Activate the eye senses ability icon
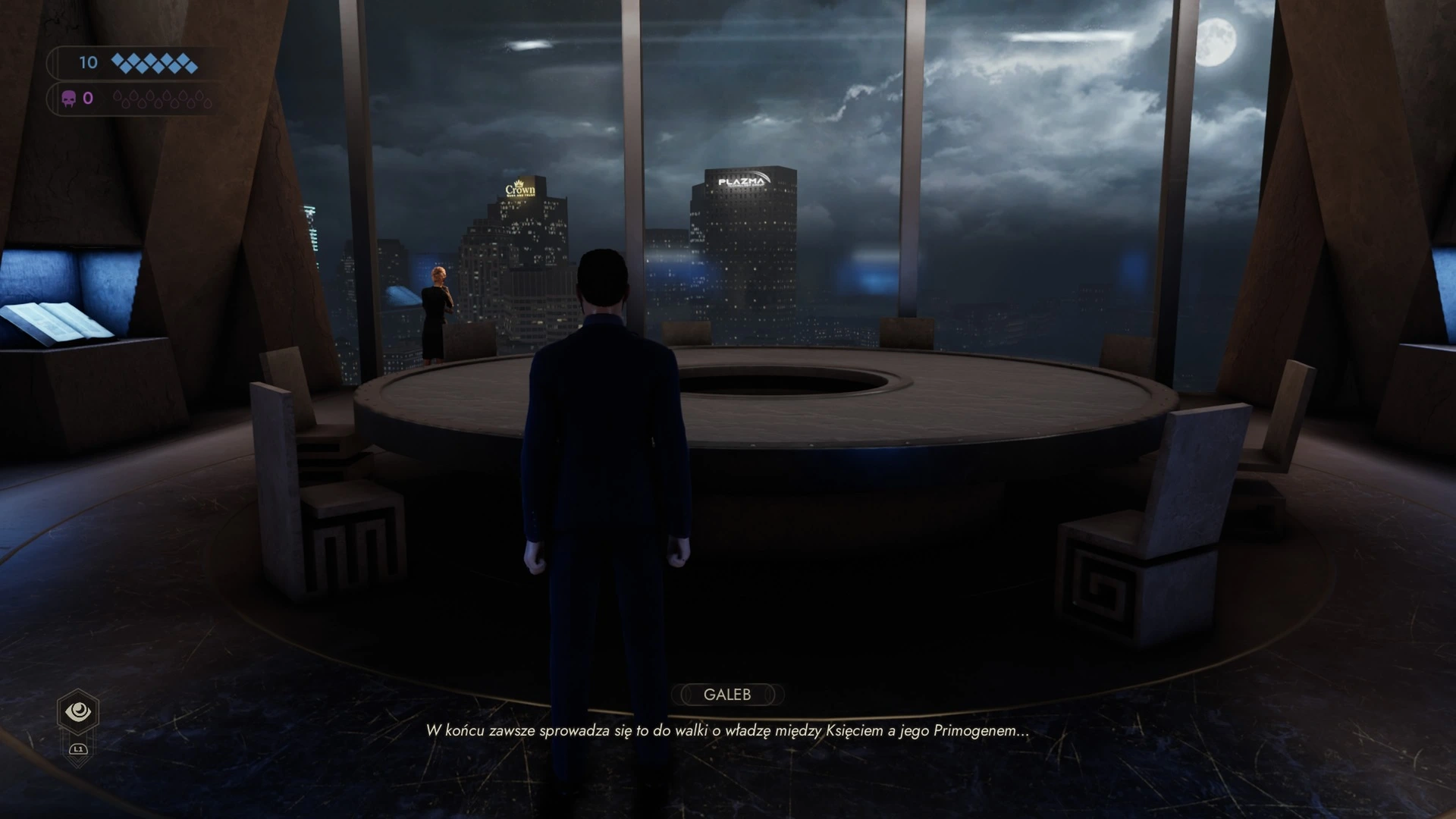1456x819 pixels. (x=78, y=711)
